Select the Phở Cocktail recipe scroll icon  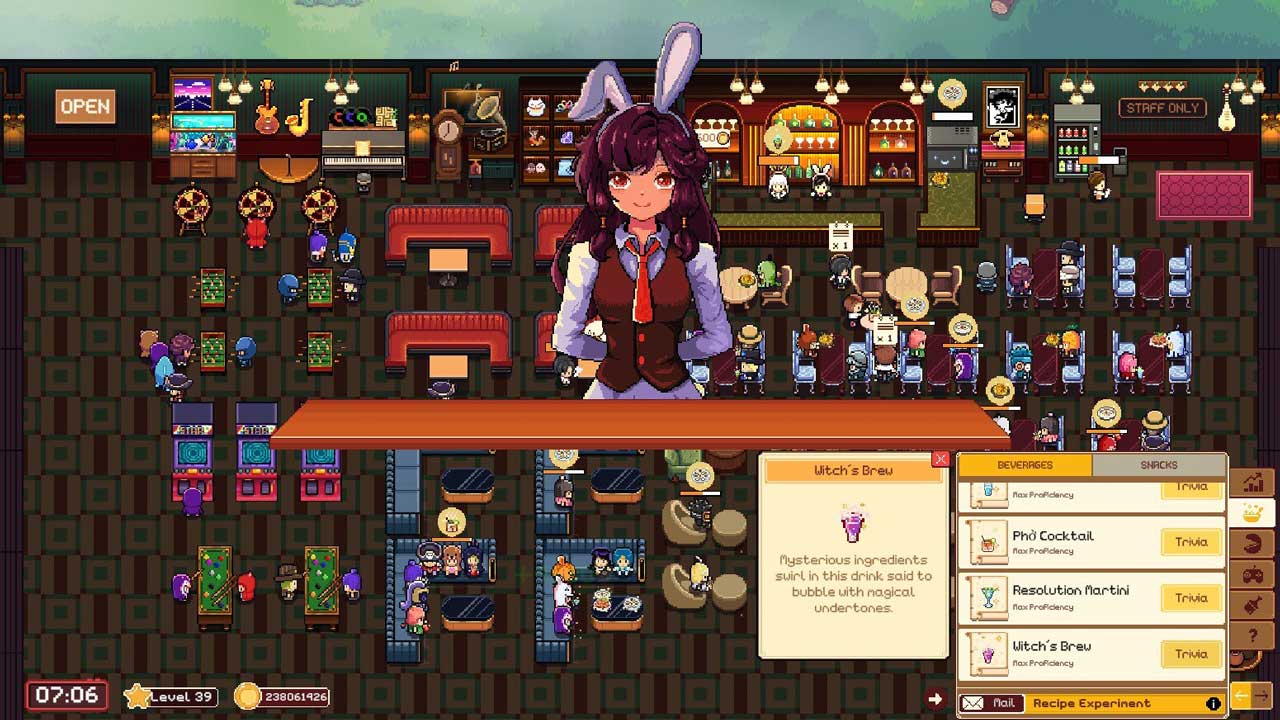(988, 542)
